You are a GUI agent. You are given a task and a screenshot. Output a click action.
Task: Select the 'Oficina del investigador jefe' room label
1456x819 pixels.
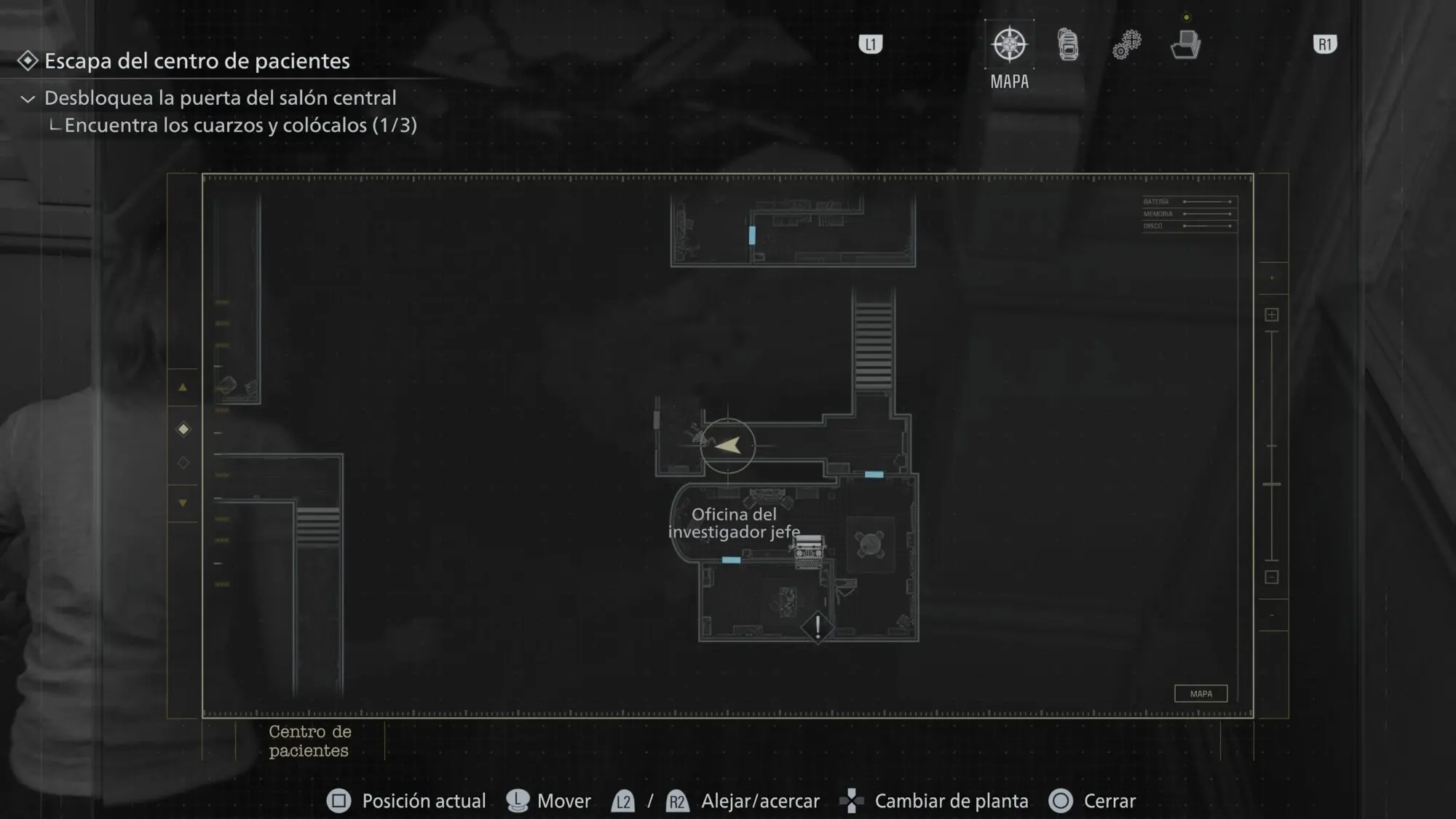734,523
